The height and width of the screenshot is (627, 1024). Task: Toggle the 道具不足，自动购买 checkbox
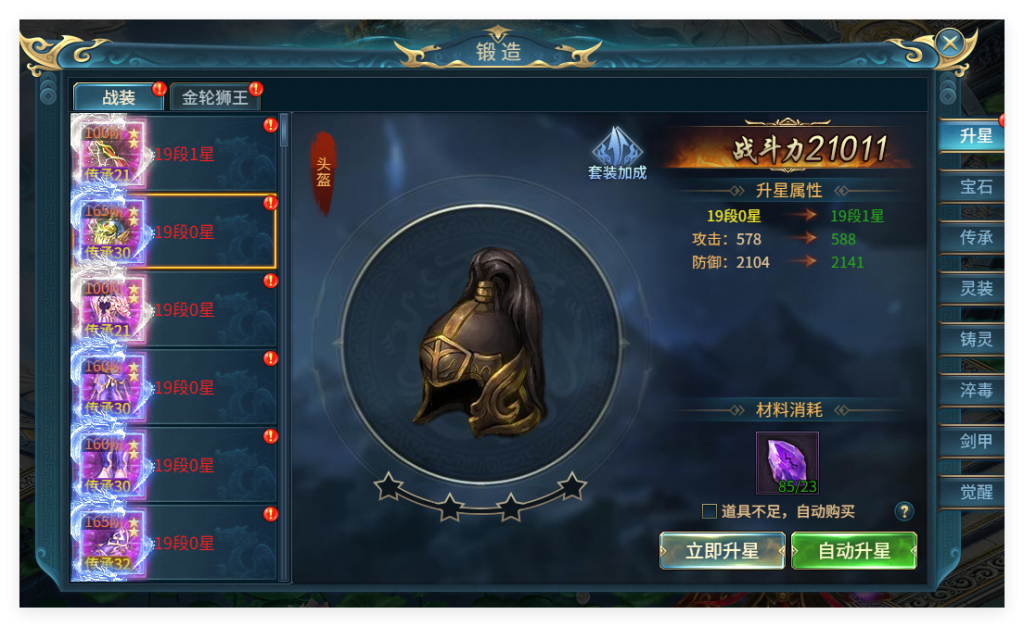709,512
